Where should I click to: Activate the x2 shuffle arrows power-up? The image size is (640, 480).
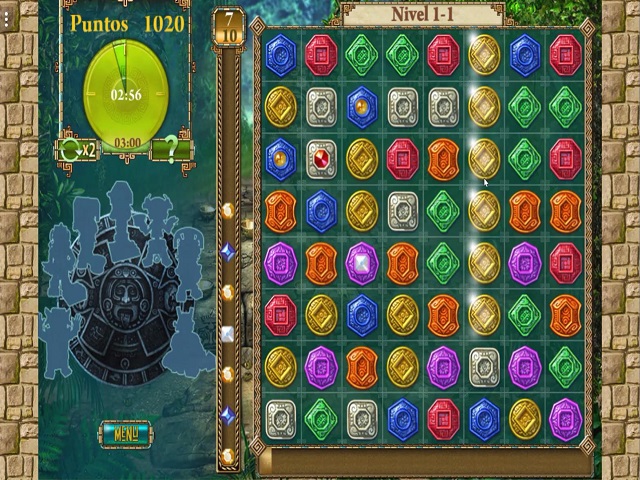78,151
